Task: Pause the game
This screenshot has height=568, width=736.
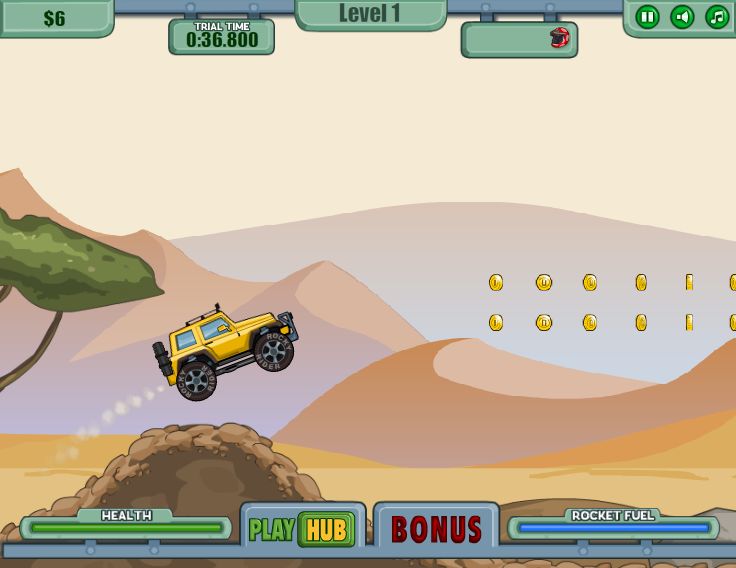Action: click(x=647, y=17)
